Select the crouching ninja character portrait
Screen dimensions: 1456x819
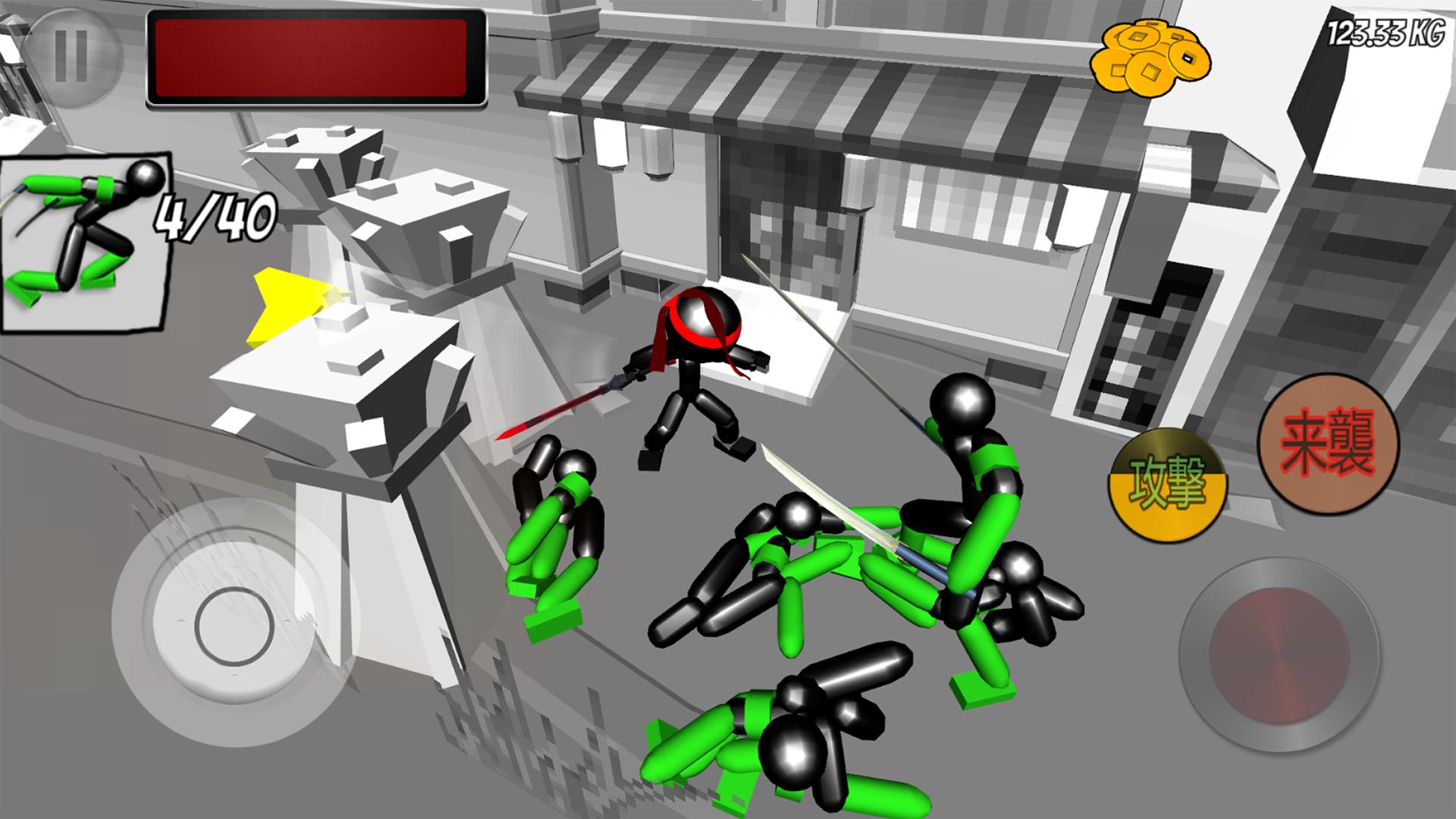coord(86,243)
